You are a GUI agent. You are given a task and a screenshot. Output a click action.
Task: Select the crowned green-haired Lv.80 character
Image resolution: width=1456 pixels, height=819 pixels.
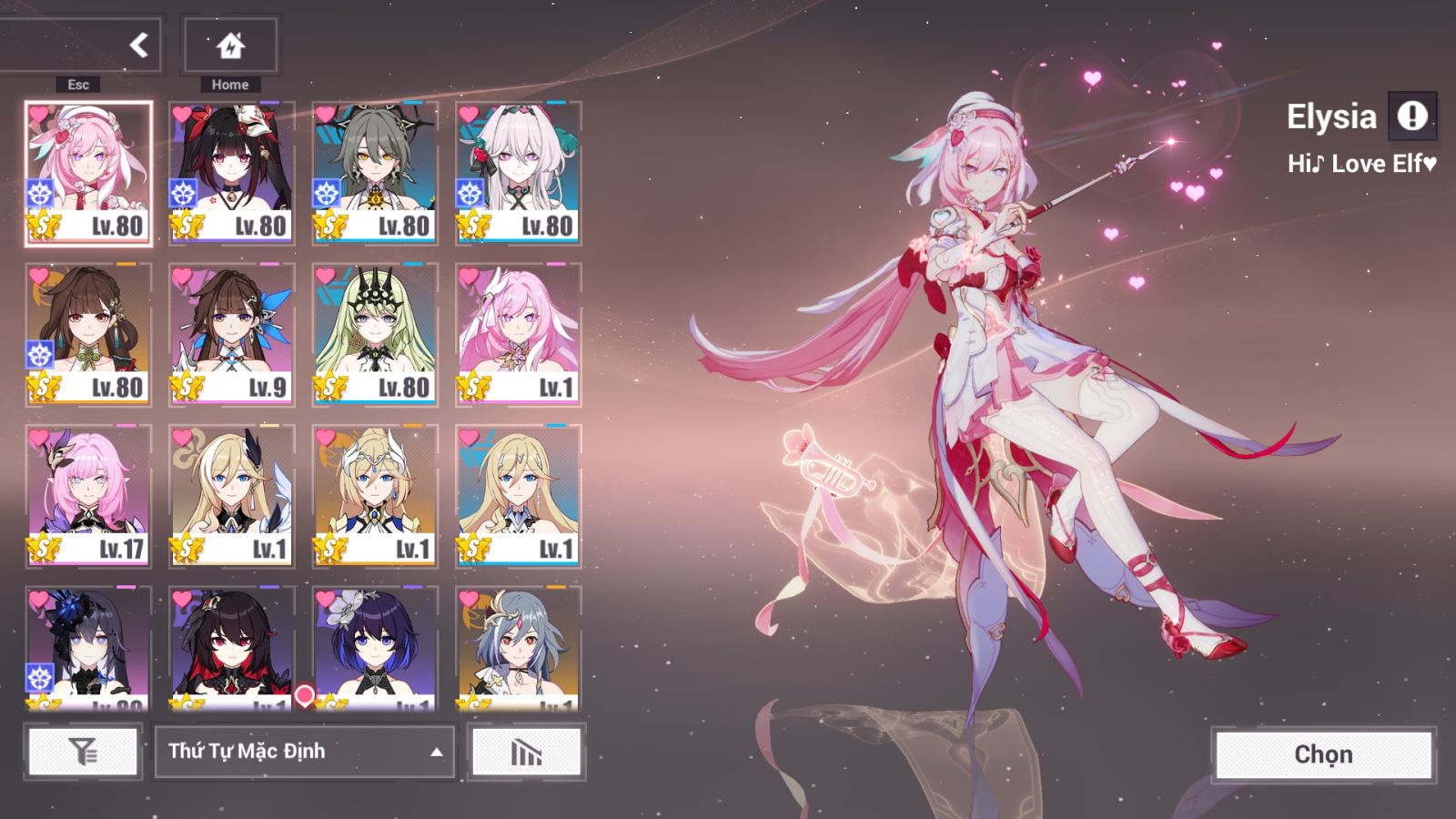coord(375,332)
